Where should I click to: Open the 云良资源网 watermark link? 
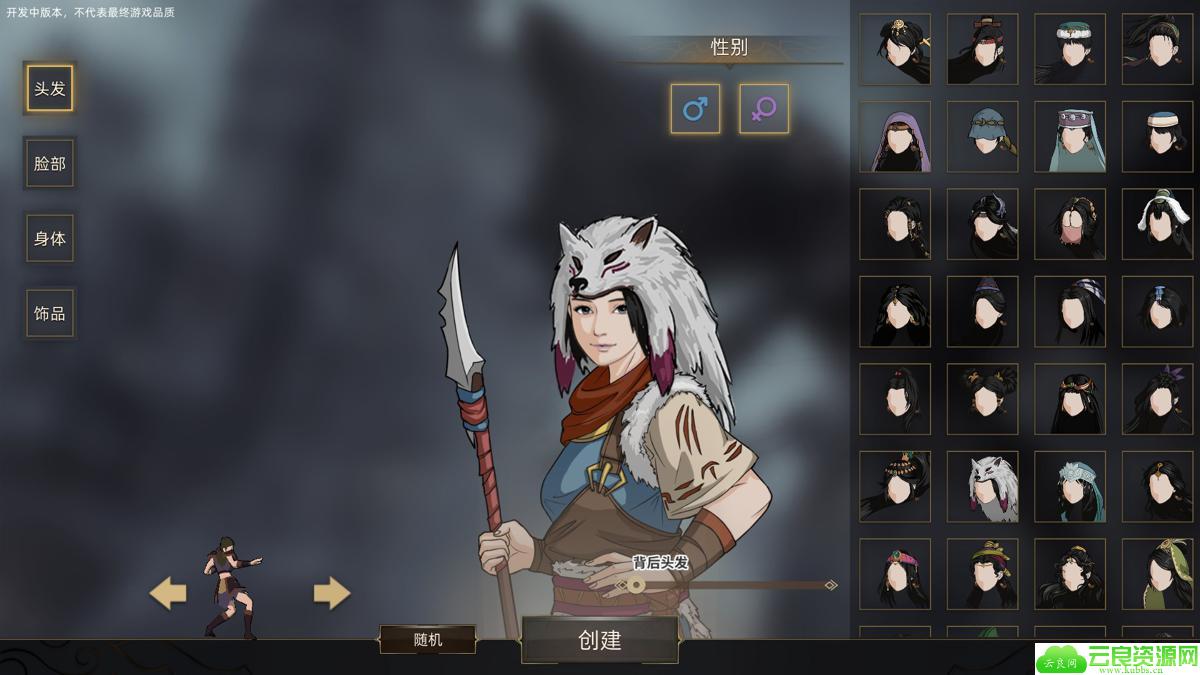(1117, 658)
